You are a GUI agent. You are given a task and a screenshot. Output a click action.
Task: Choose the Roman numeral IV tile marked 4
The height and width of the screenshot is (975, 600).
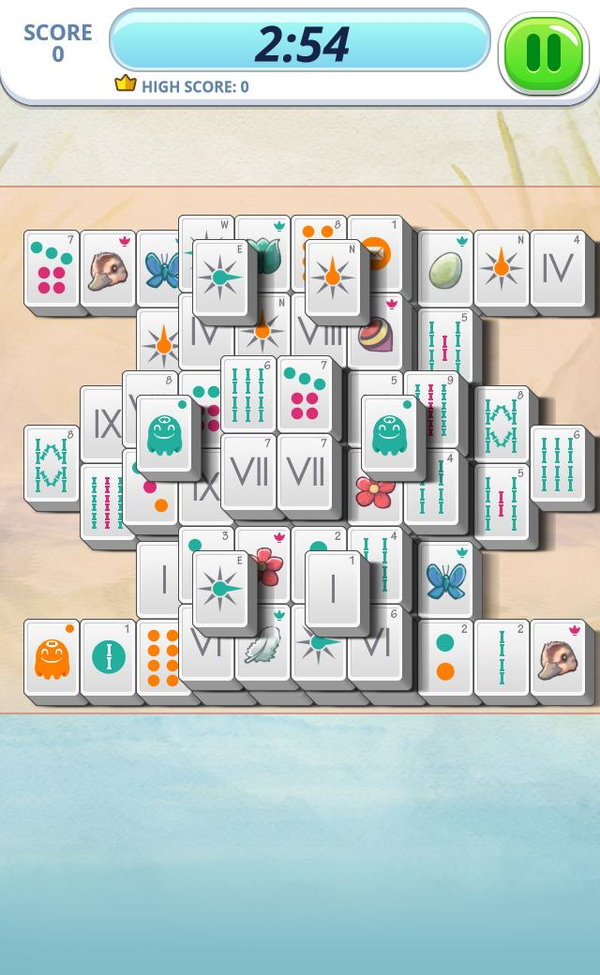(558, 268)
